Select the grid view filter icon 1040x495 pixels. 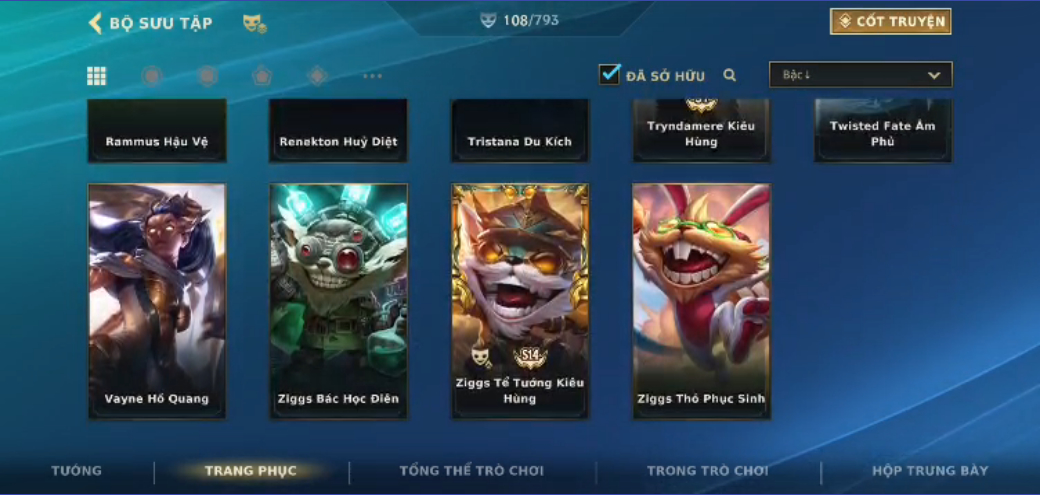(97, 76)
